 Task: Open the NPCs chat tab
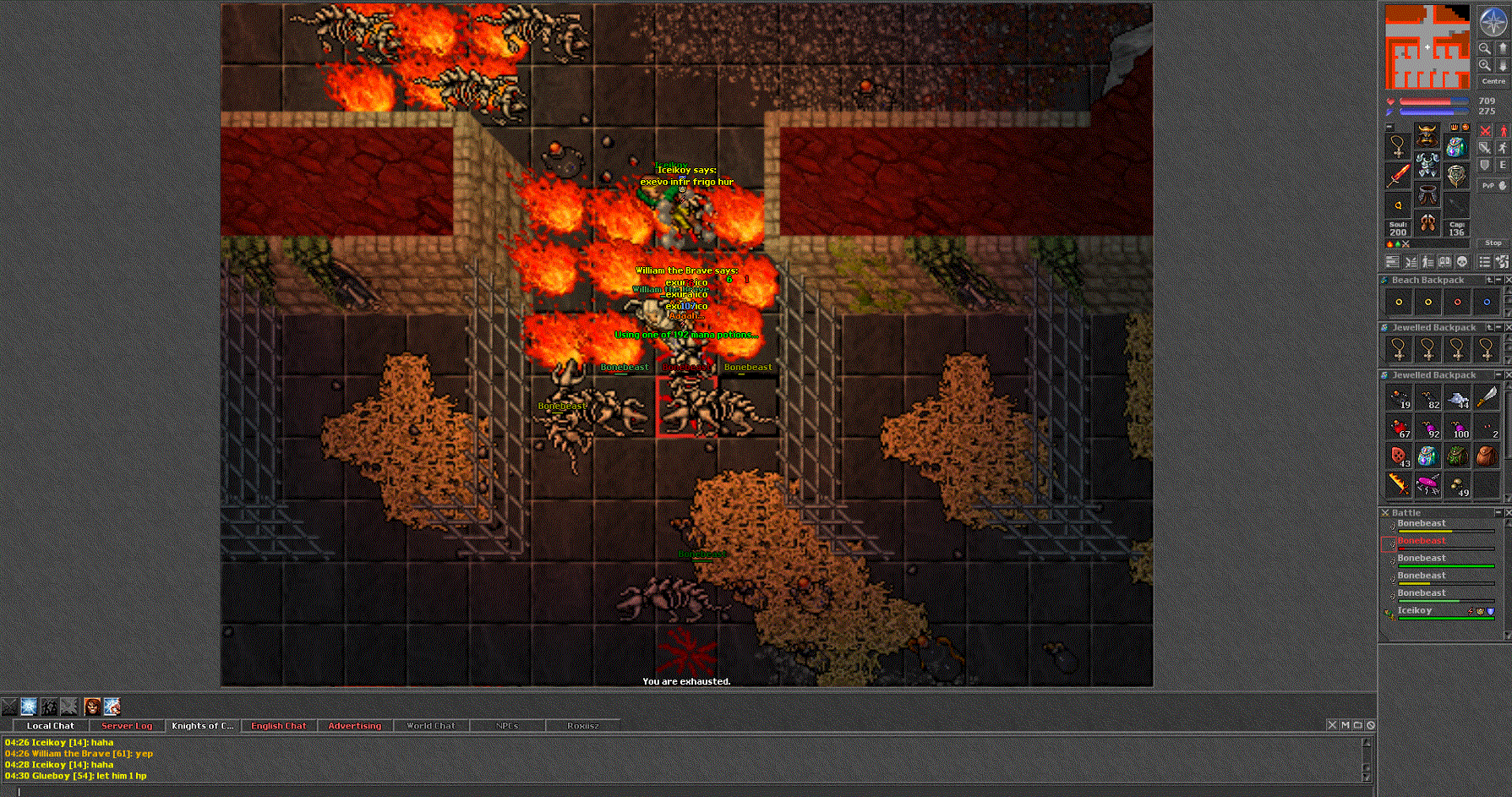(x=507, y=726)
